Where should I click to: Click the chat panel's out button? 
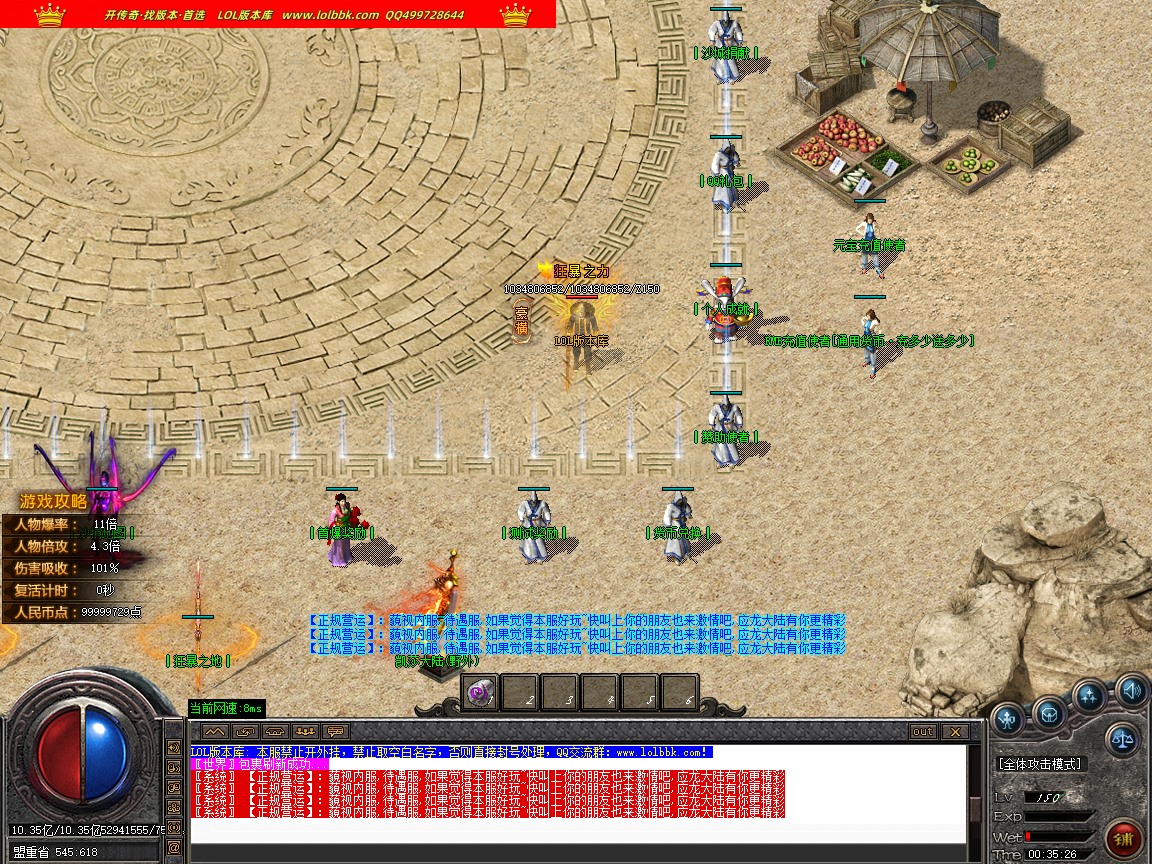pyautogui.click(x=923, y=732)
